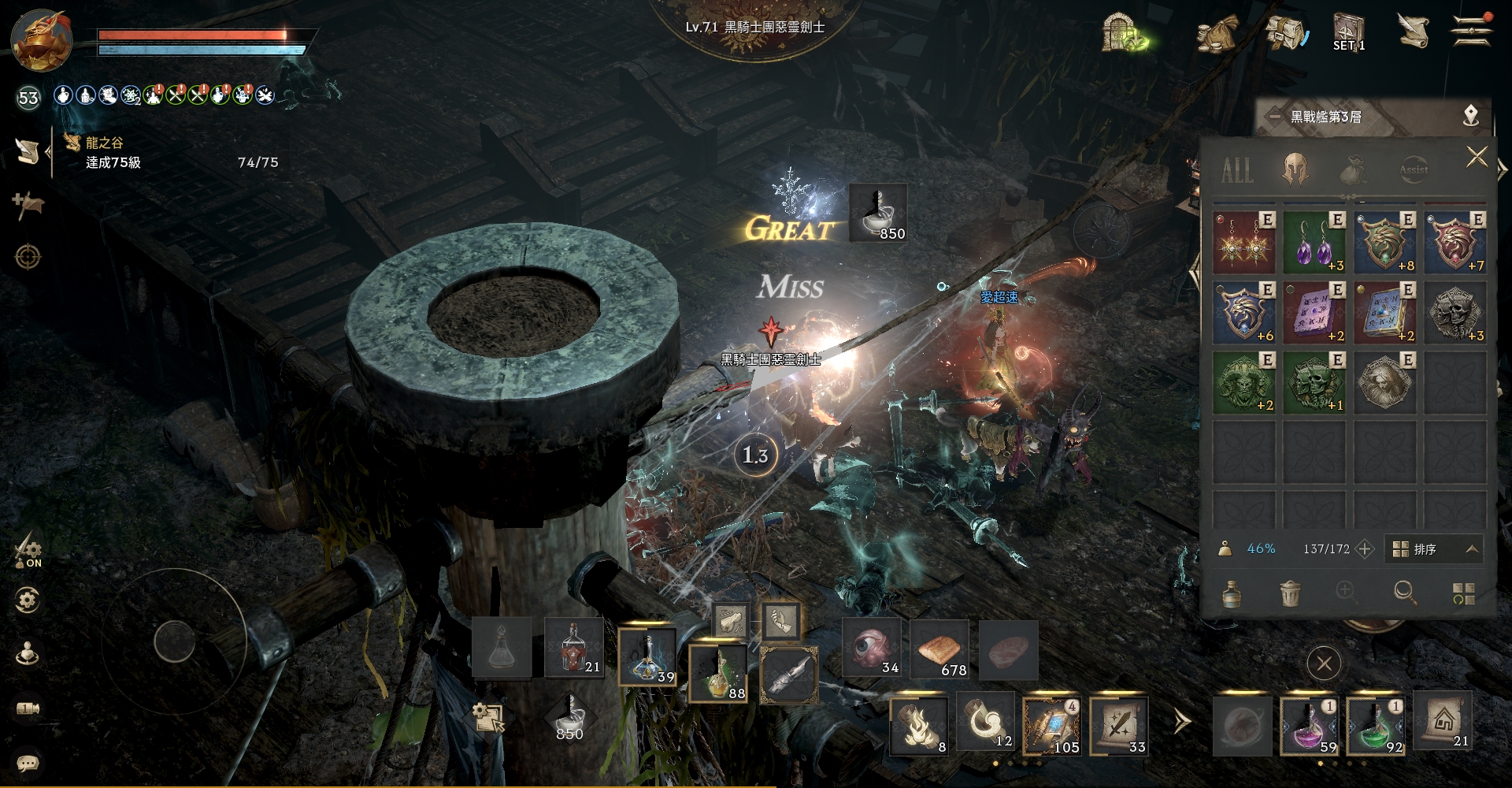
Task: Open the 排序 sort dropdown
Action: tap(1435, 549)
